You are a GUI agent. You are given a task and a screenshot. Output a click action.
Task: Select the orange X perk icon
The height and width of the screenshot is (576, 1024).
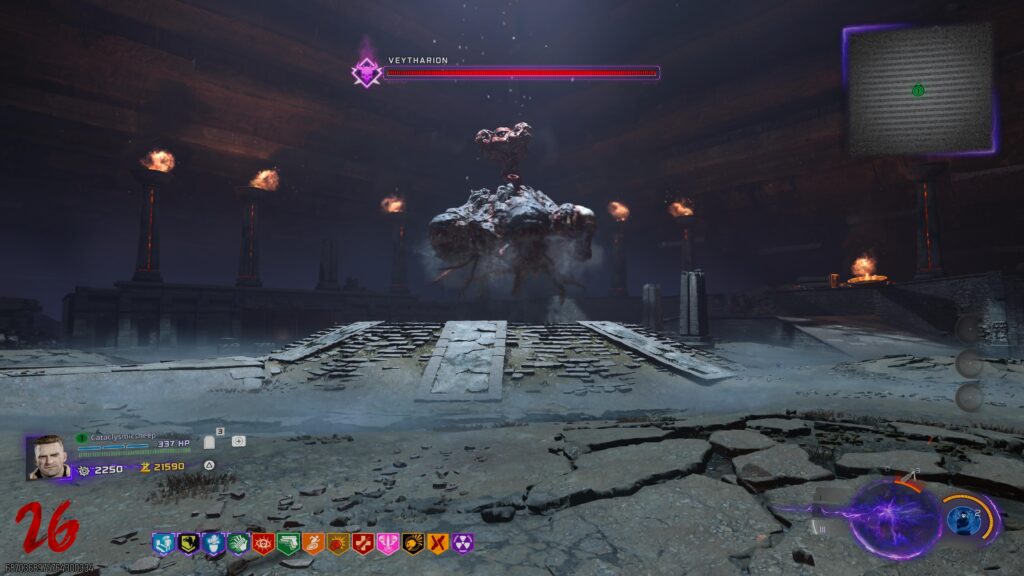pos(437,543)
